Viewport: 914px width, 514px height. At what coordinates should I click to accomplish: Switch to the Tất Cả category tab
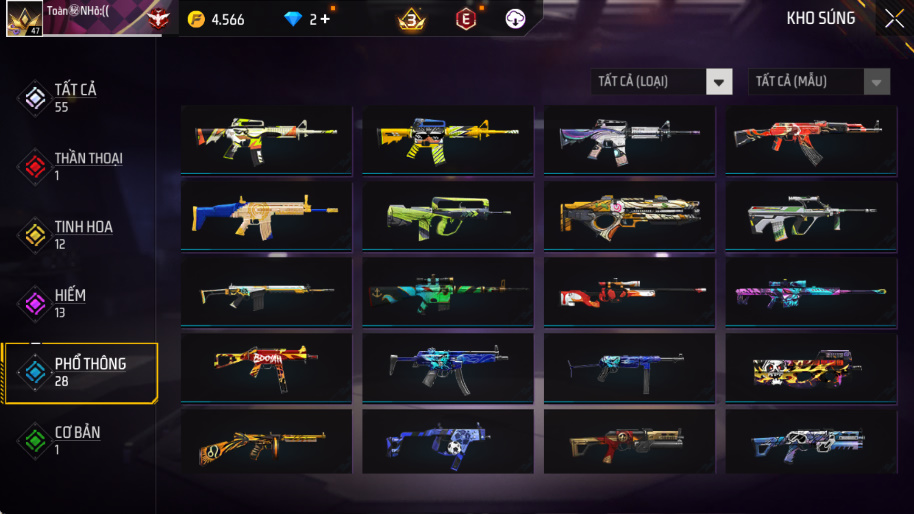(x=77, y=97)
